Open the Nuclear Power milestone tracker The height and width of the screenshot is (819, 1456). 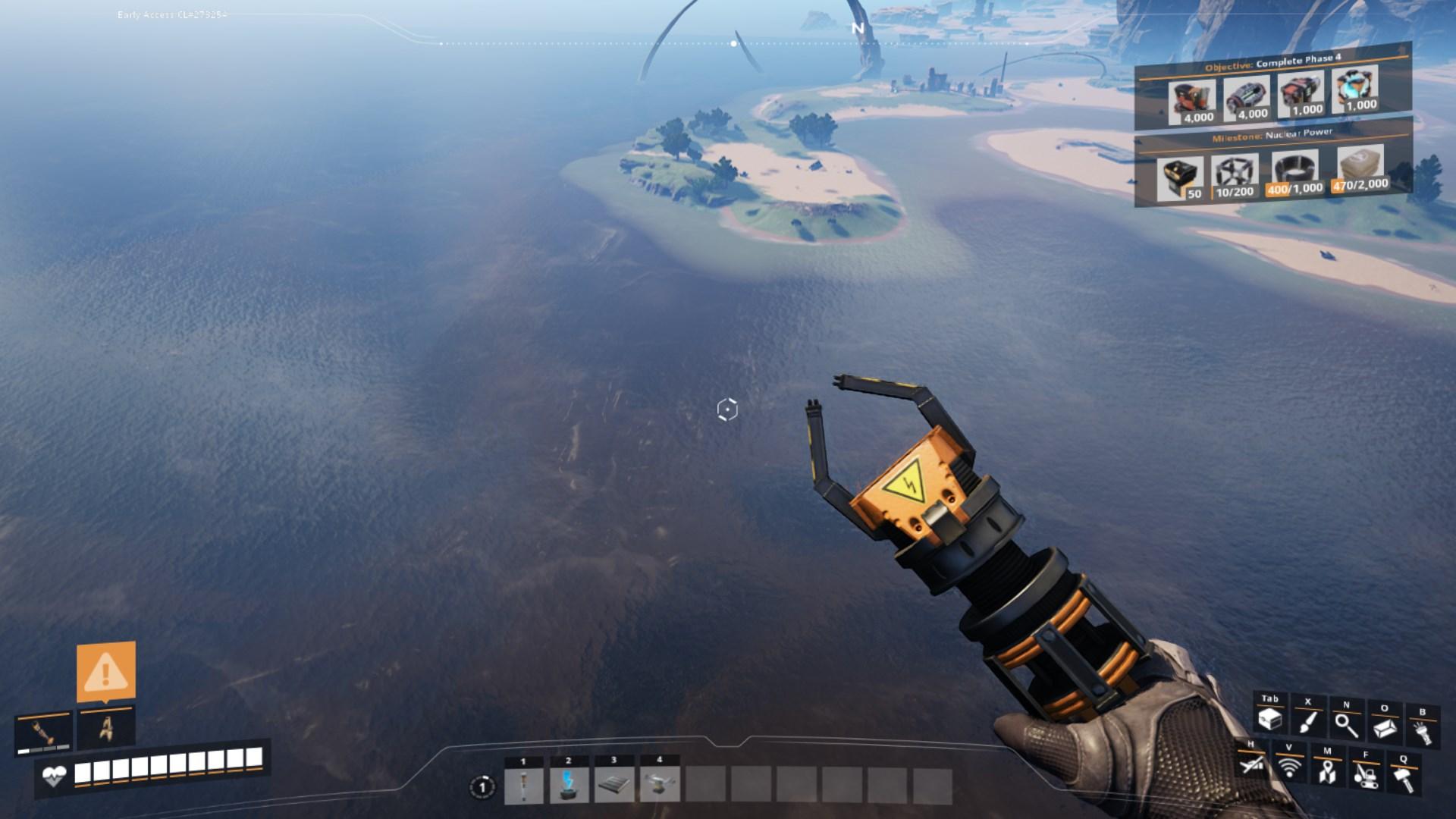(1272, 135)
